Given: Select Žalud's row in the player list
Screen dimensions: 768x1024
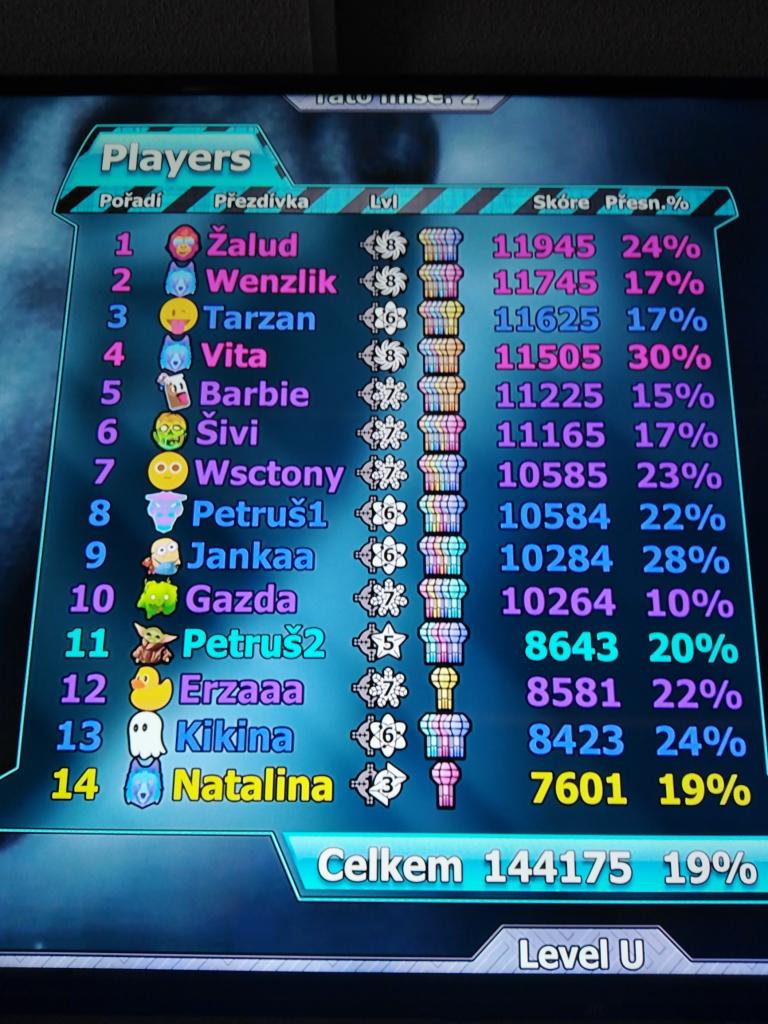Looking at the screenshot, I should [252, 243].
